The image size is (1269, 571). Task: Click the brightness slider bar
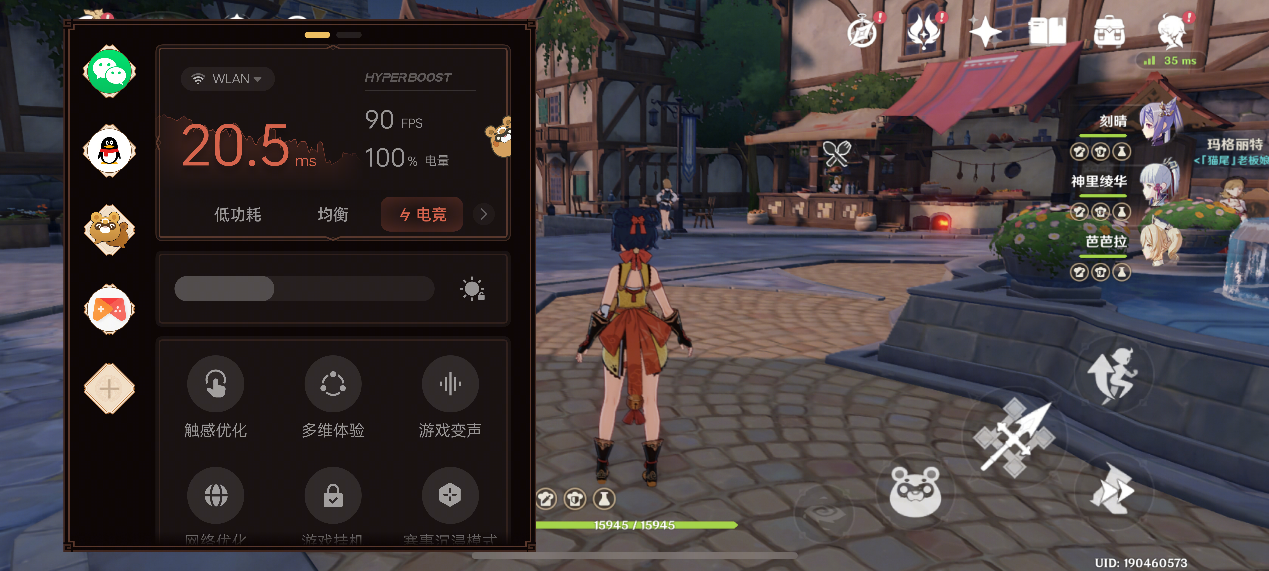coord(304,289)
